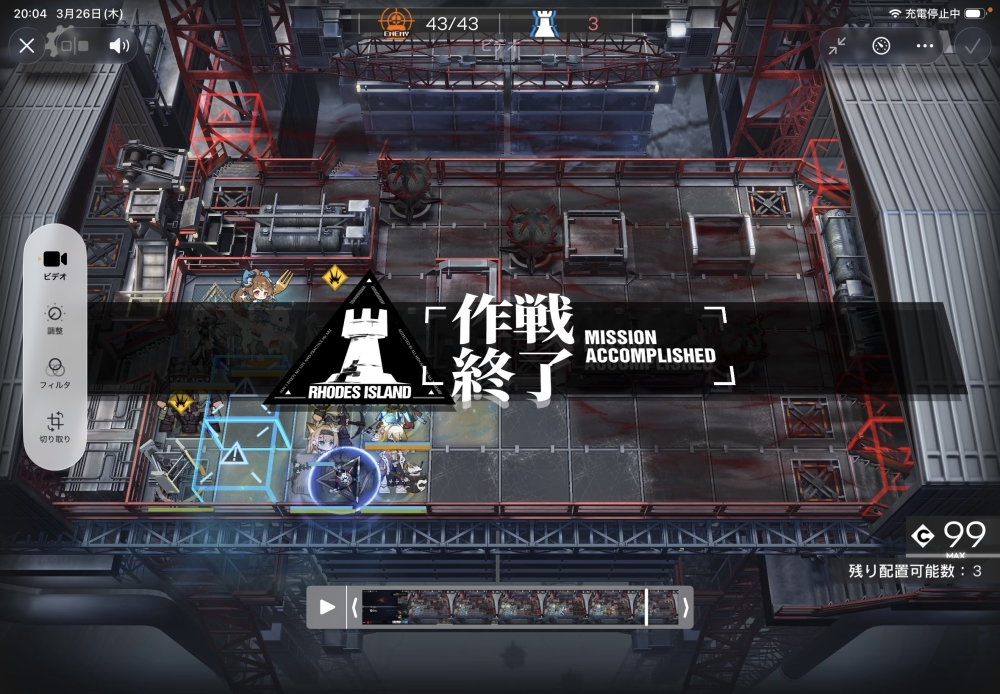Open the speed gauge control
This screenshot has height=694, width=1000.
(x=881, y=45)
